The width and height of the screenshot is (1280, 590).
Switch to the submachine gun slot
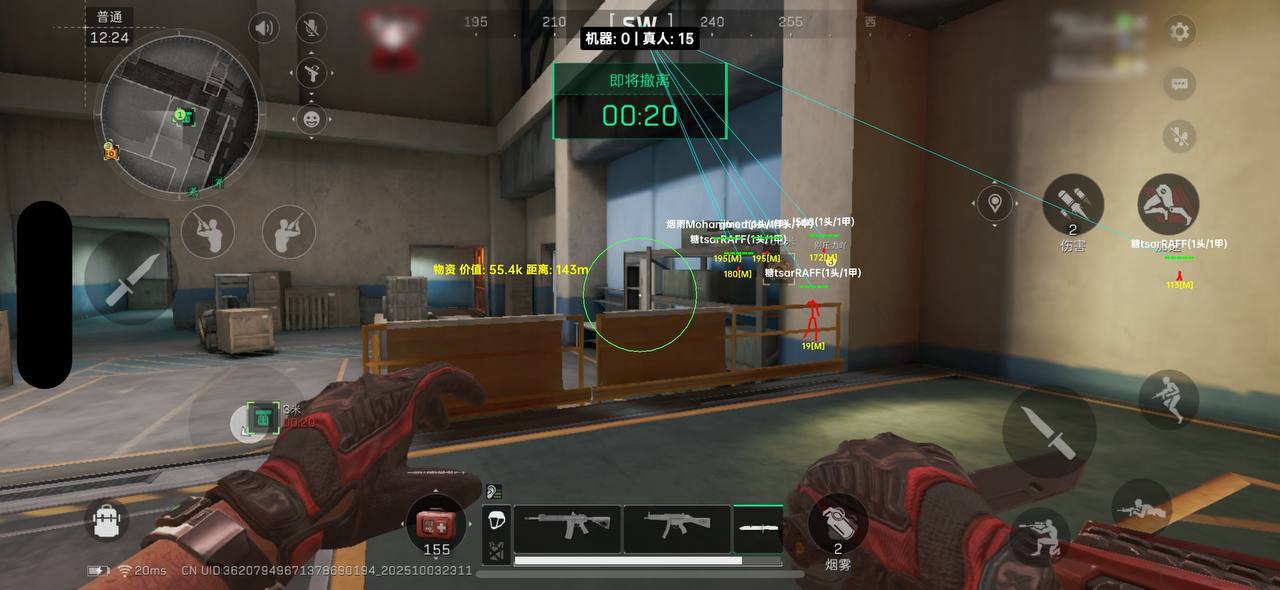(x=677, y=528)
